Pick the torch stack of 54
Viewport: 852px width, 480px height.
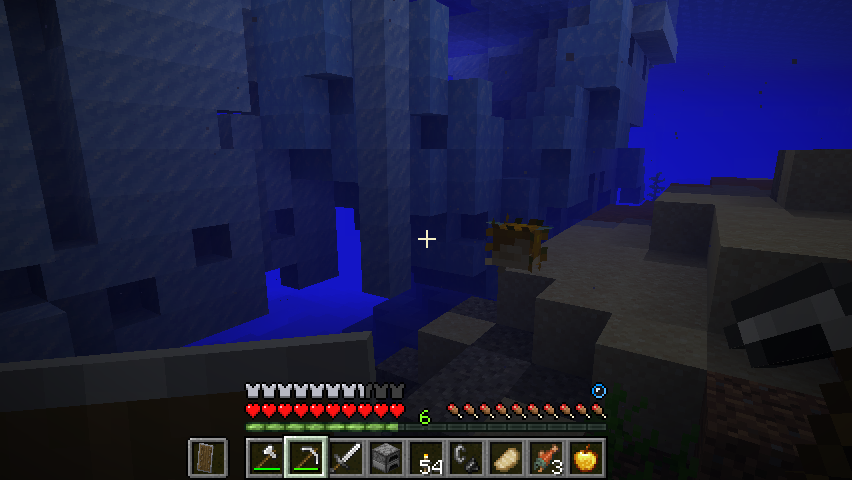pos(426,458)
